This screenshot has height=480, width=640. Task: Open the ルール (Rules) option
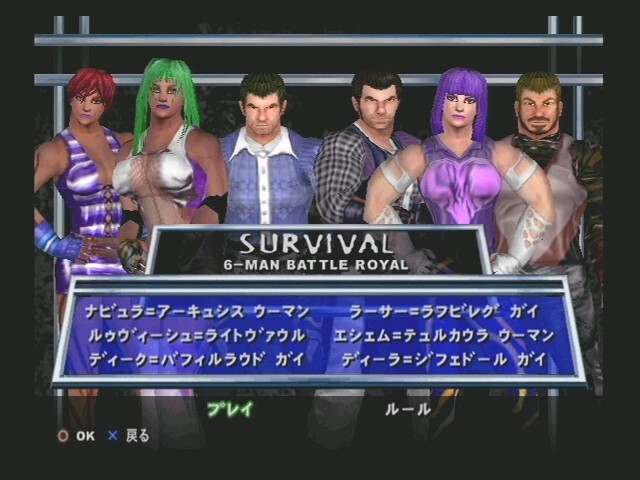(x=408, y=409)
